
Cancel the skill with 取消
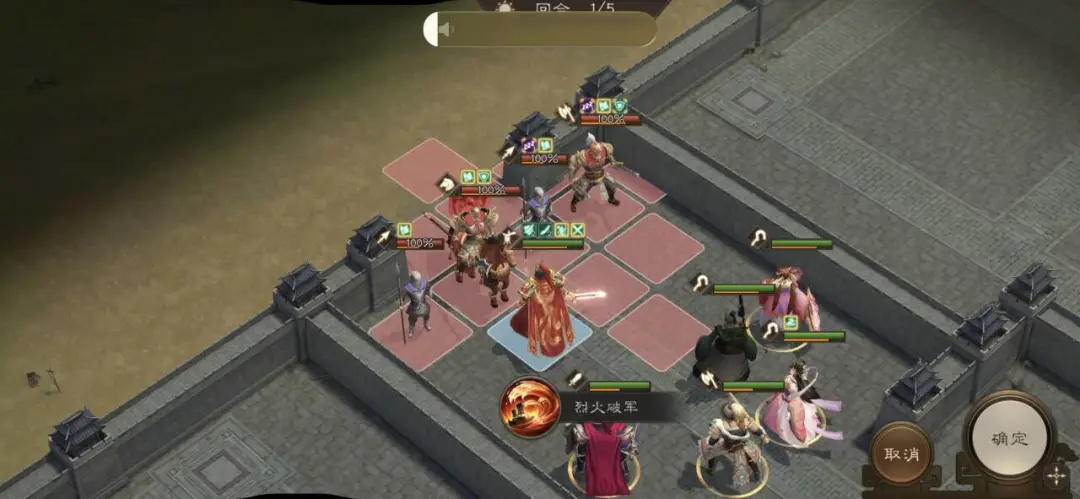point(901,454)
